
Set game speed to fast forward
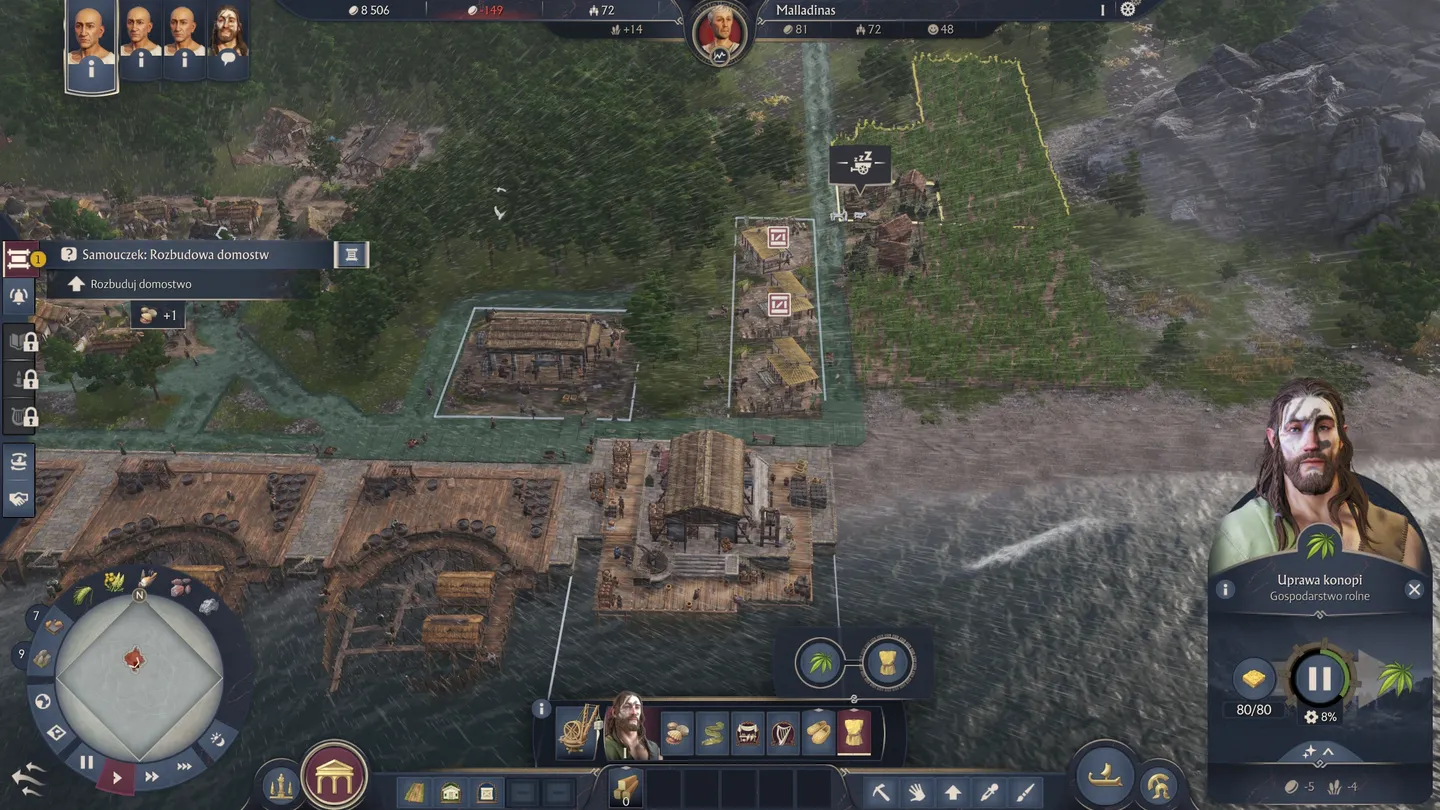(152, 776)
